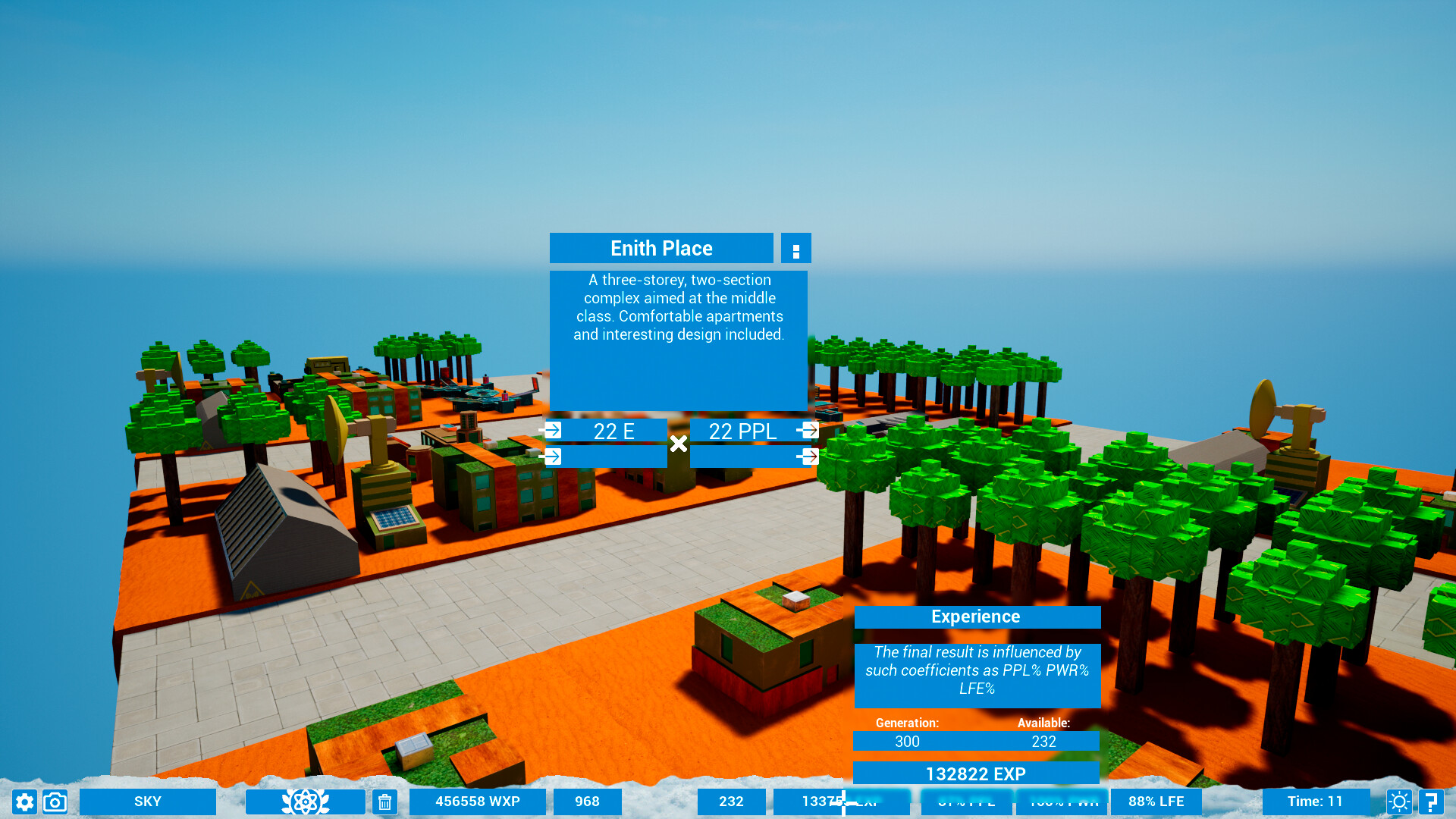Click the input arrow beside 22 E
Viewport: 1456px width, 819px height.
point(553,430)
